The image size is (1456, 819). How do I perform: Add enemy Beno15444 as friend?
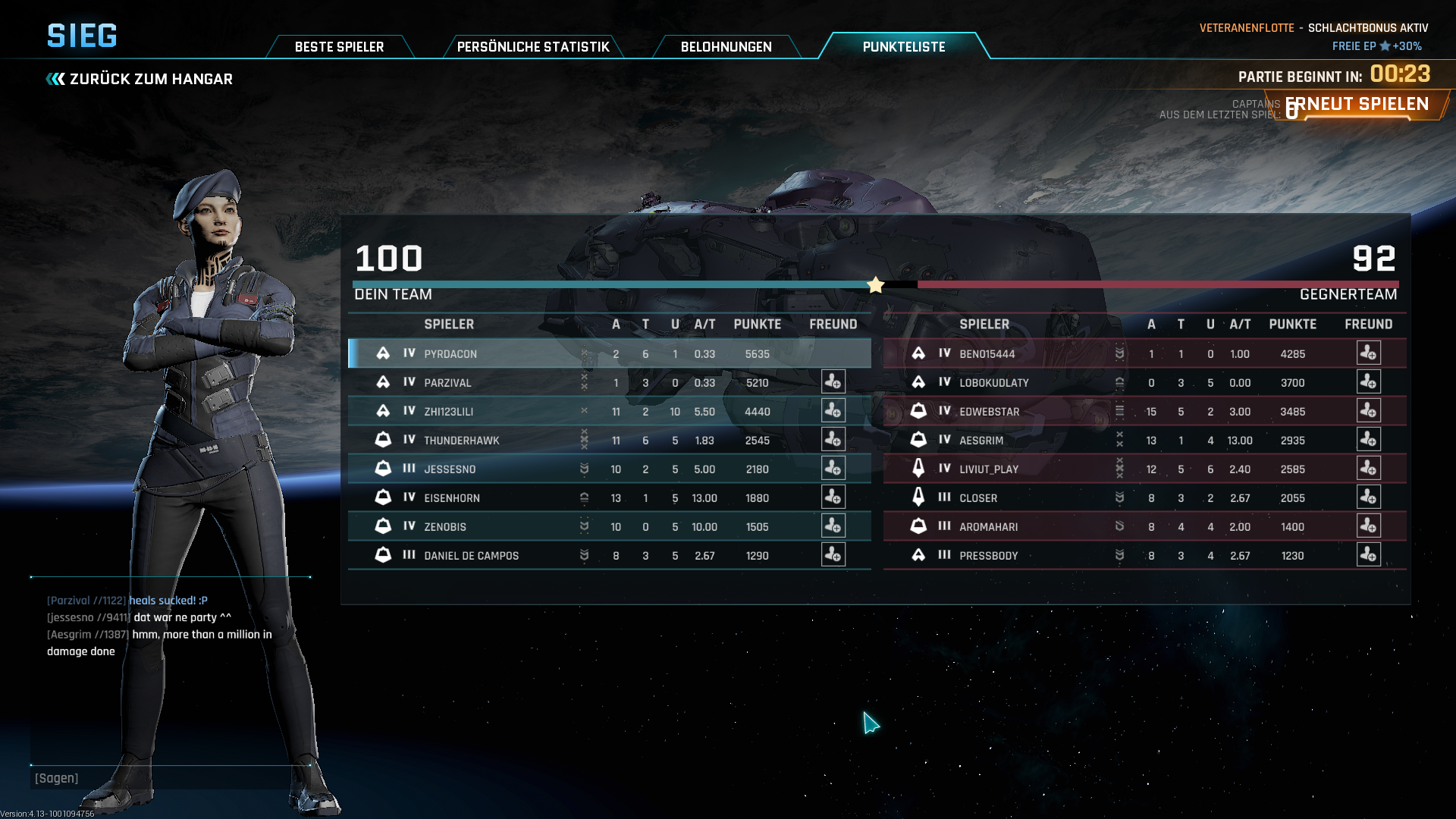coord(1368,353)
